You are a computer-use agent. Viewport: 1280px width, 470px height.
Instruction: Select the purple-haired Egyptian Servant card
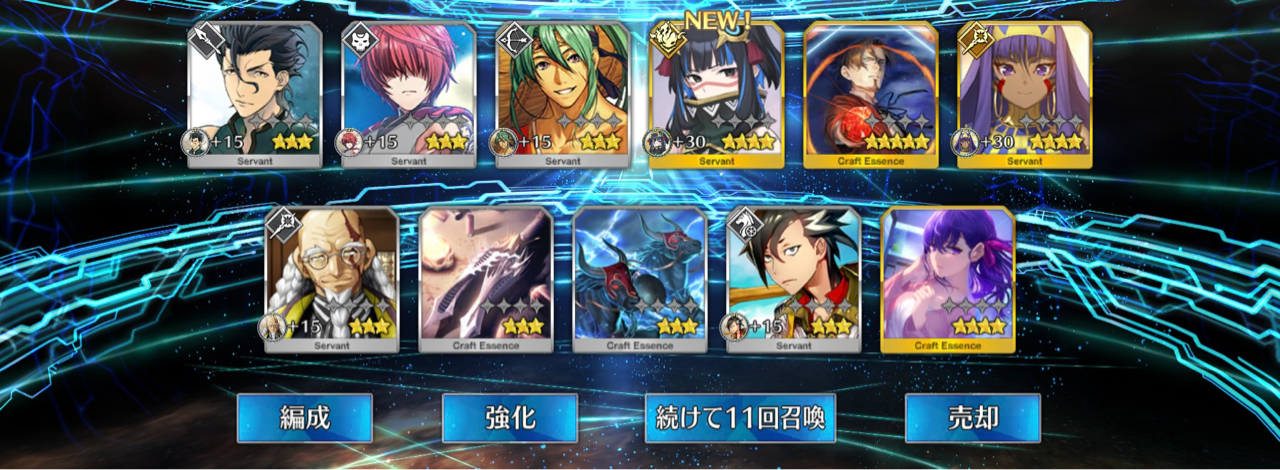[x=1024, y=95]
